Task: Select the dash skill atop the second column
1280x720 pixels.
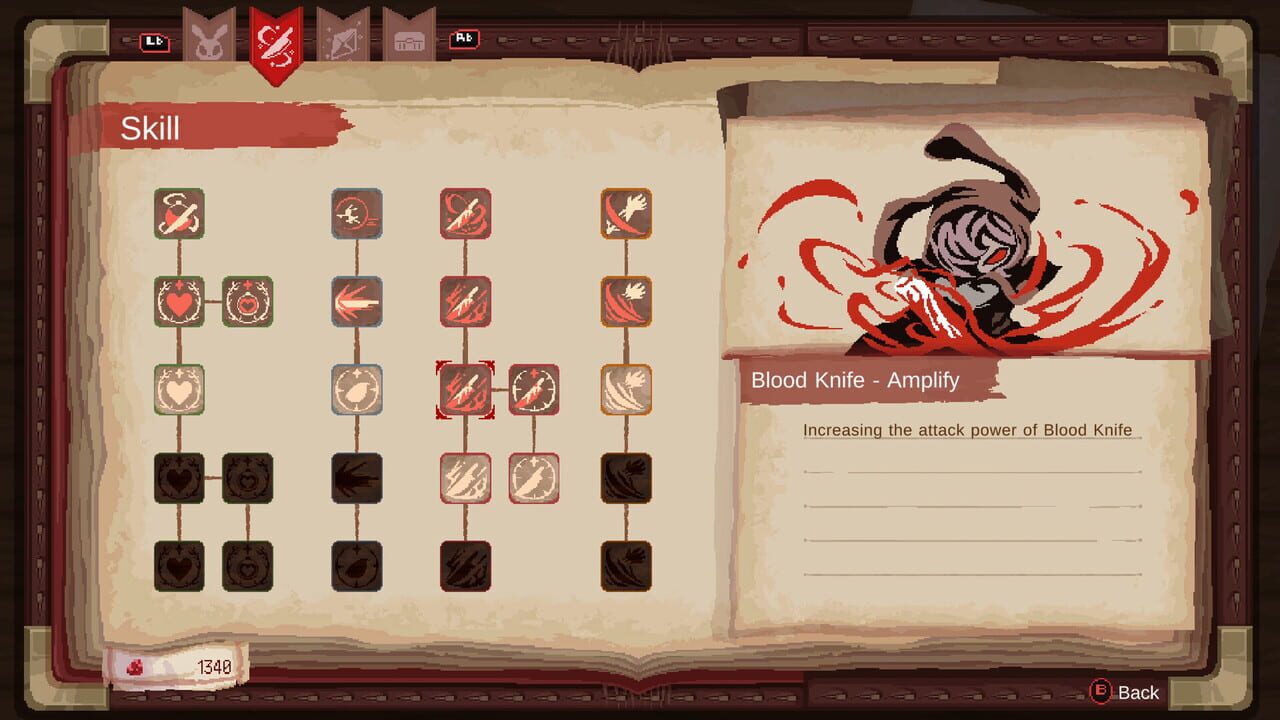Action: tap(357, 213)
